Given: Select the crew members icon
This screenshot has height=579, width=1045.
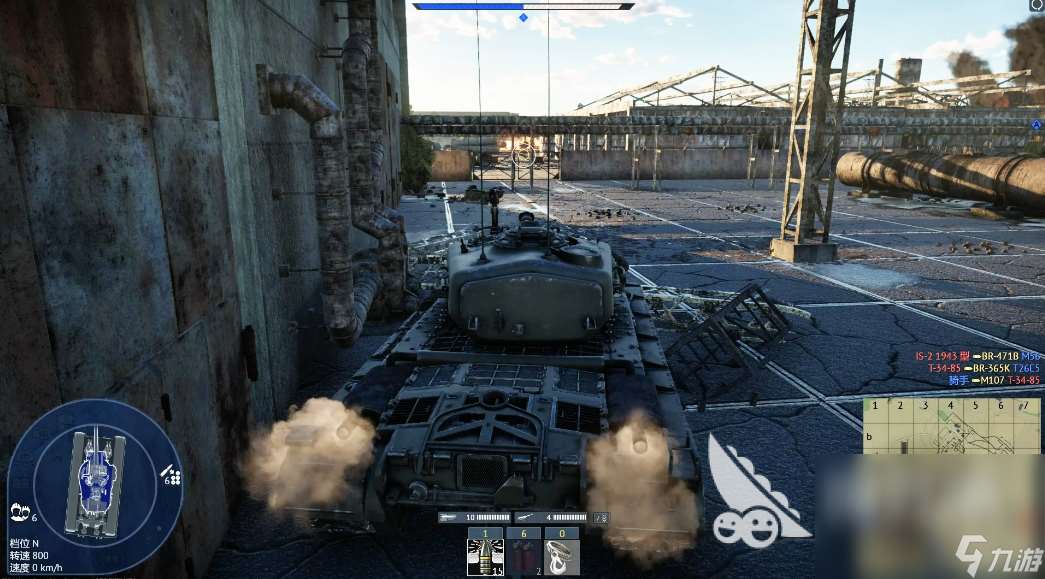Looking at the screenshot, I should 19,513.
